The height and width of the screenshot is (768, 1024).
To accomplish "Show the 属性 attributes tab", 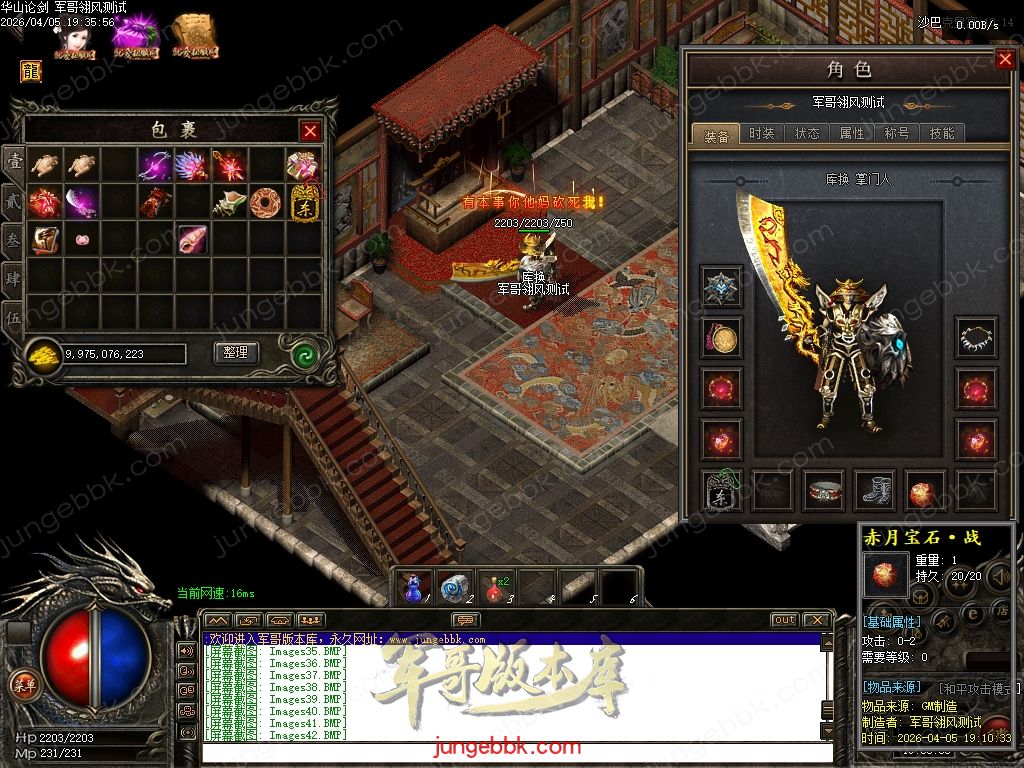I will (852, 134).
